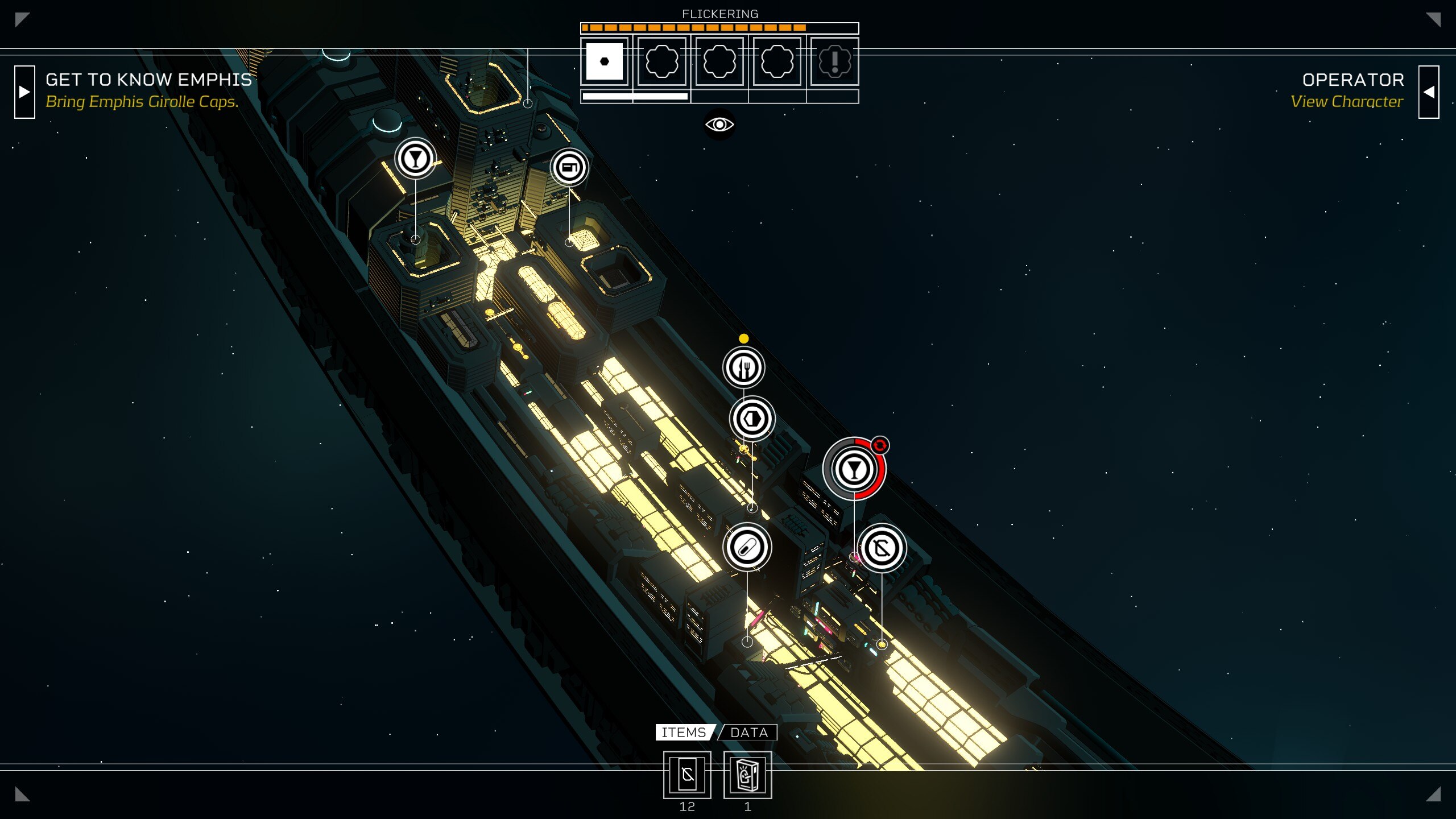Open the cocktail marker without a timer ring
This screenshot has height=819, width=1456.
(x=415, y=159)
